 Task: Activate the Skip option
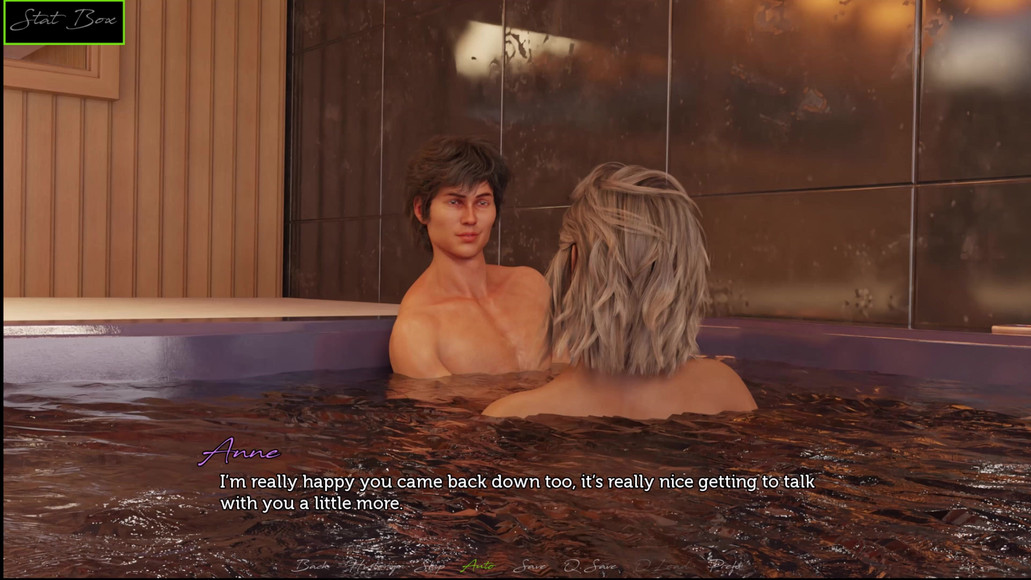coord(431,566)
